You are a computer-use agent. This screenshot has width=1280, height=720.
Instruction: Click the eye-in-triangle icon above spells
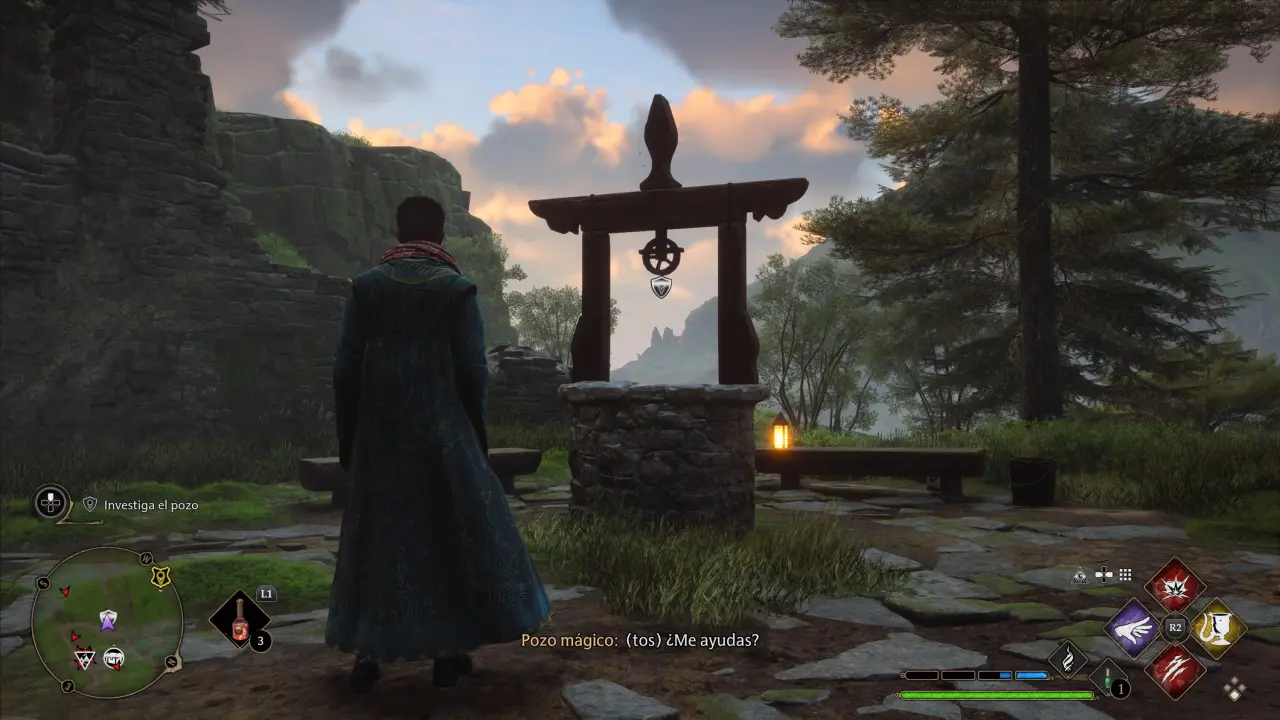(1080, 575)
